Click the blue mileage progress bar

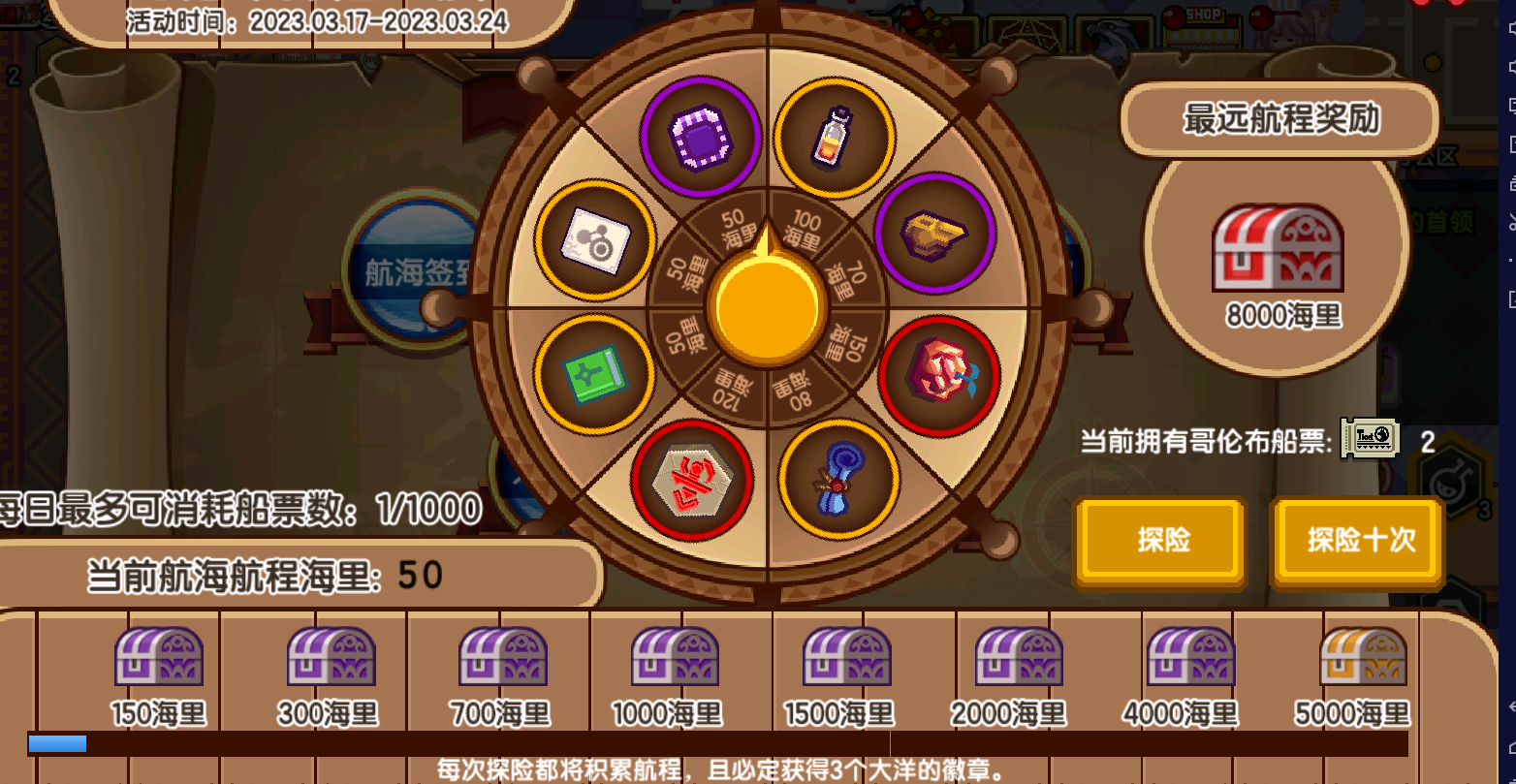coord(56,744)
